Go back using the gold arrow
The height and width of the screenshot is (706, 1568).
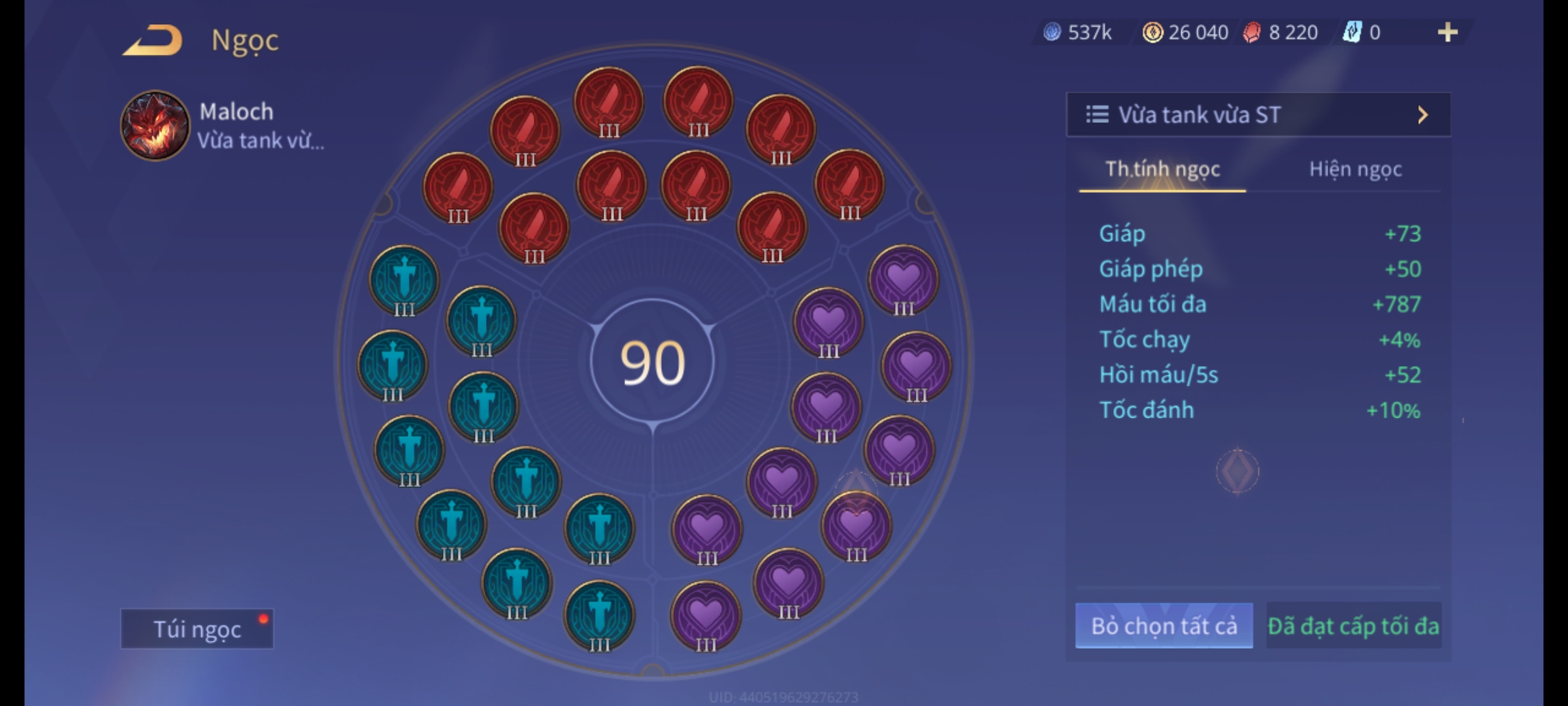pyautogui.click(x=152, y=41)
